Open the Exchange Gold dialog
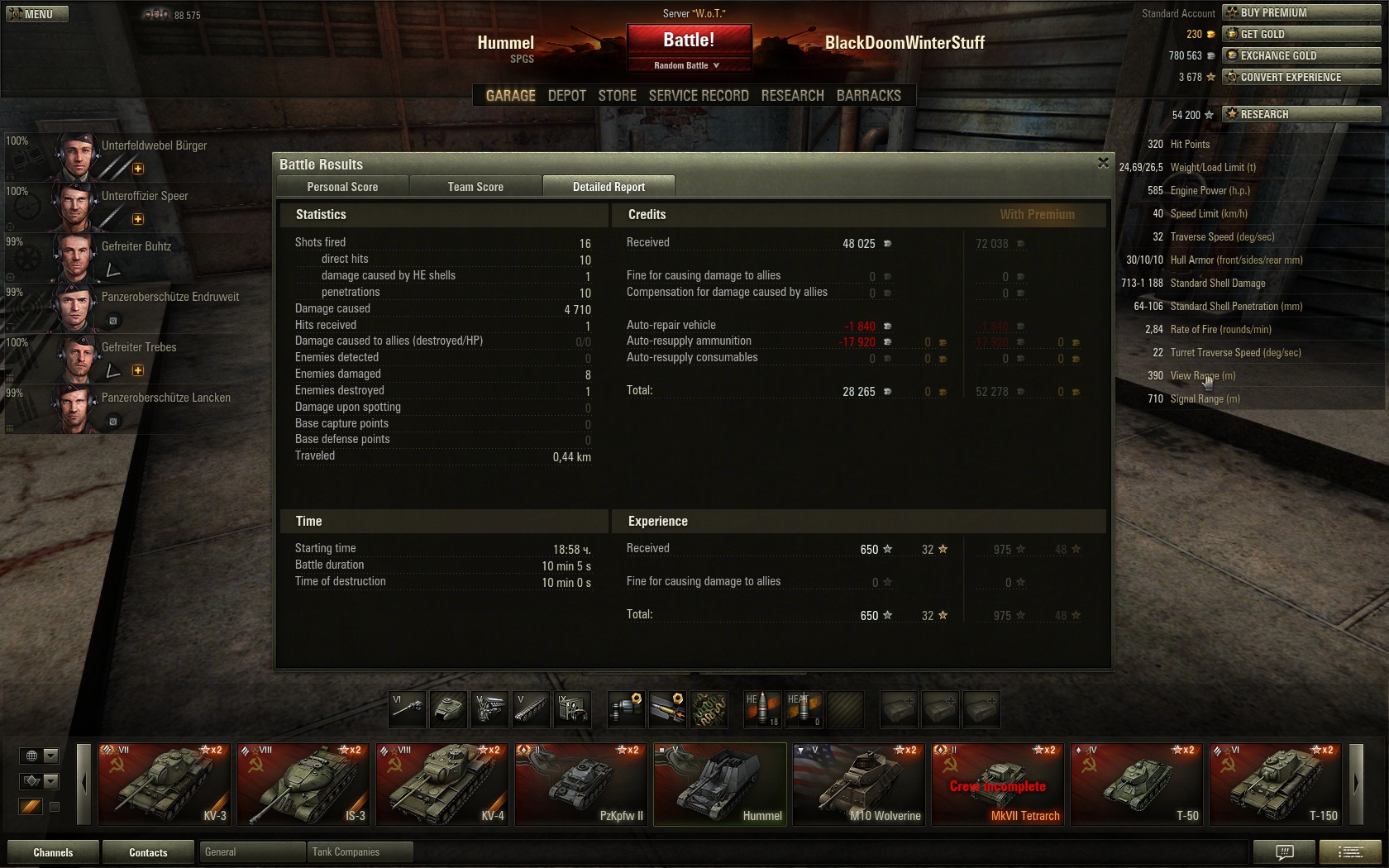Image resolution: width=1389 pixels, height=868 pixels. (x=1301, y=55)
